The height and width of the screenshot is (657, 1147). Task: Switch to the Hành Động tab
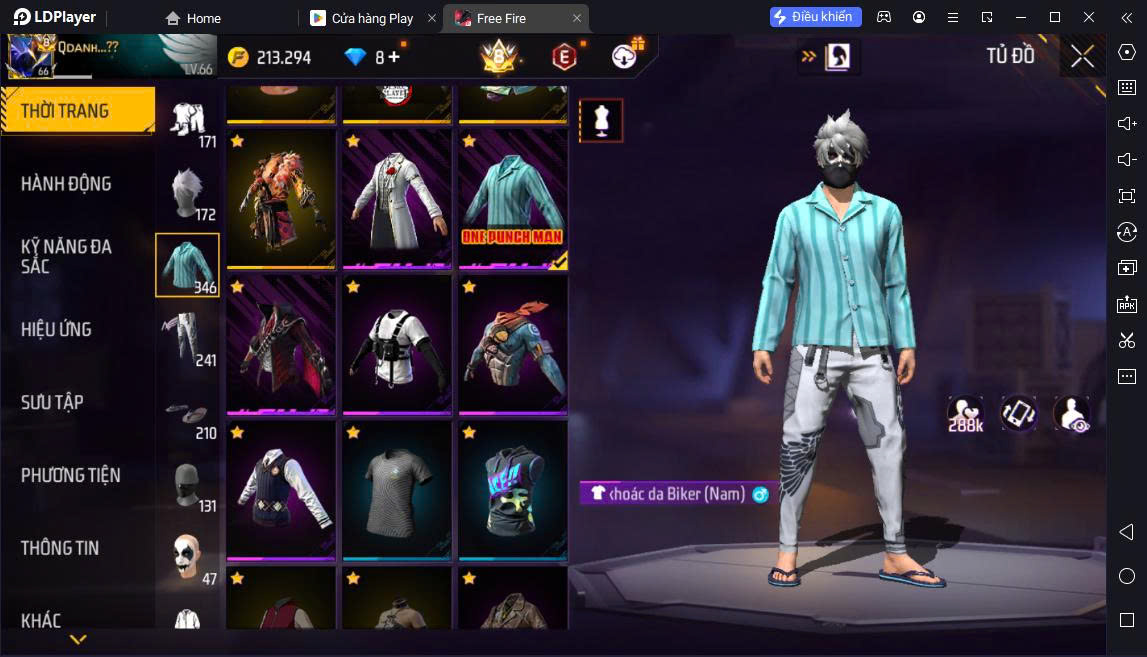(66, 184)
